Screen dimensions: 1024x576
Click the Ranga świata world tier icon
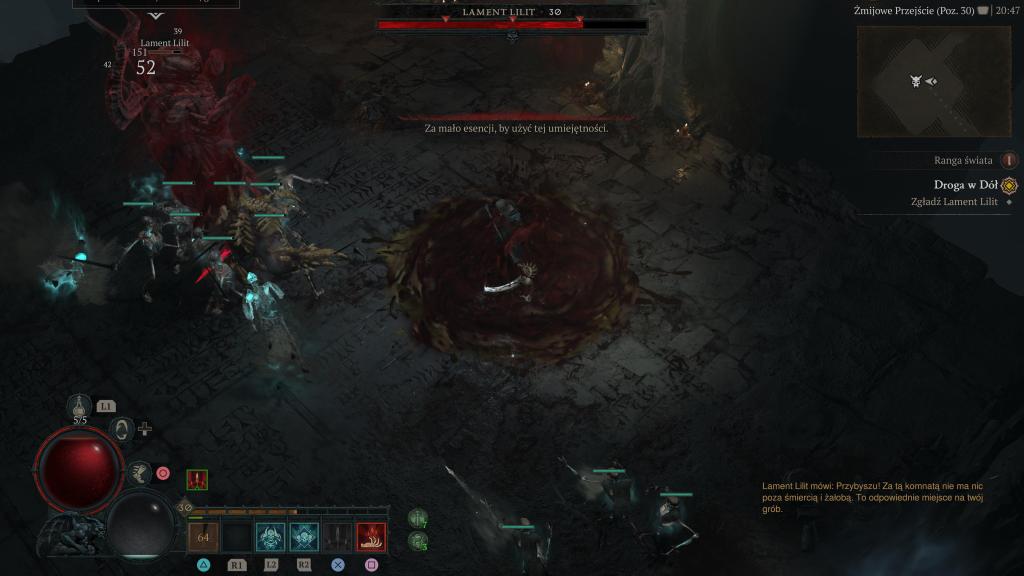click(1009, 160)
